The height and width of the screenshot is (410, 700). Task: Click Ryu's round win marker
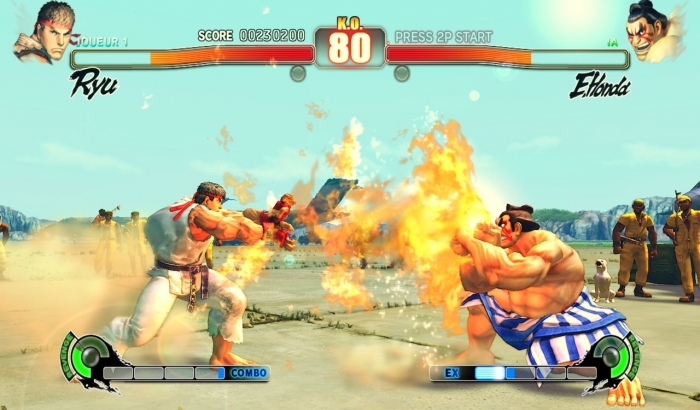click(298, 73)
